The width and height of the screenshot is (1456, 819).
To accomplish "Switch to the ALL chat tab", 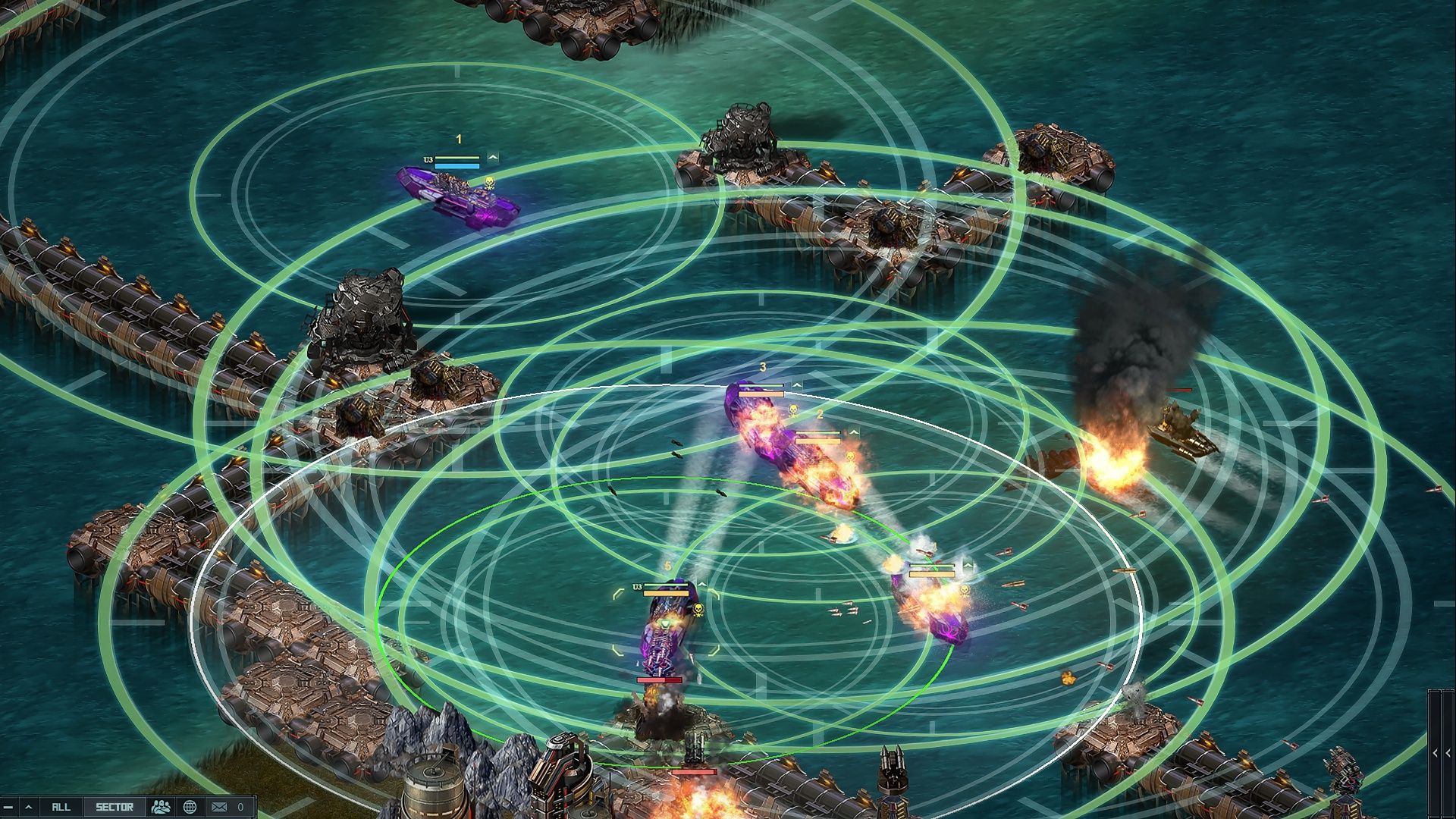I will [61, 808].
